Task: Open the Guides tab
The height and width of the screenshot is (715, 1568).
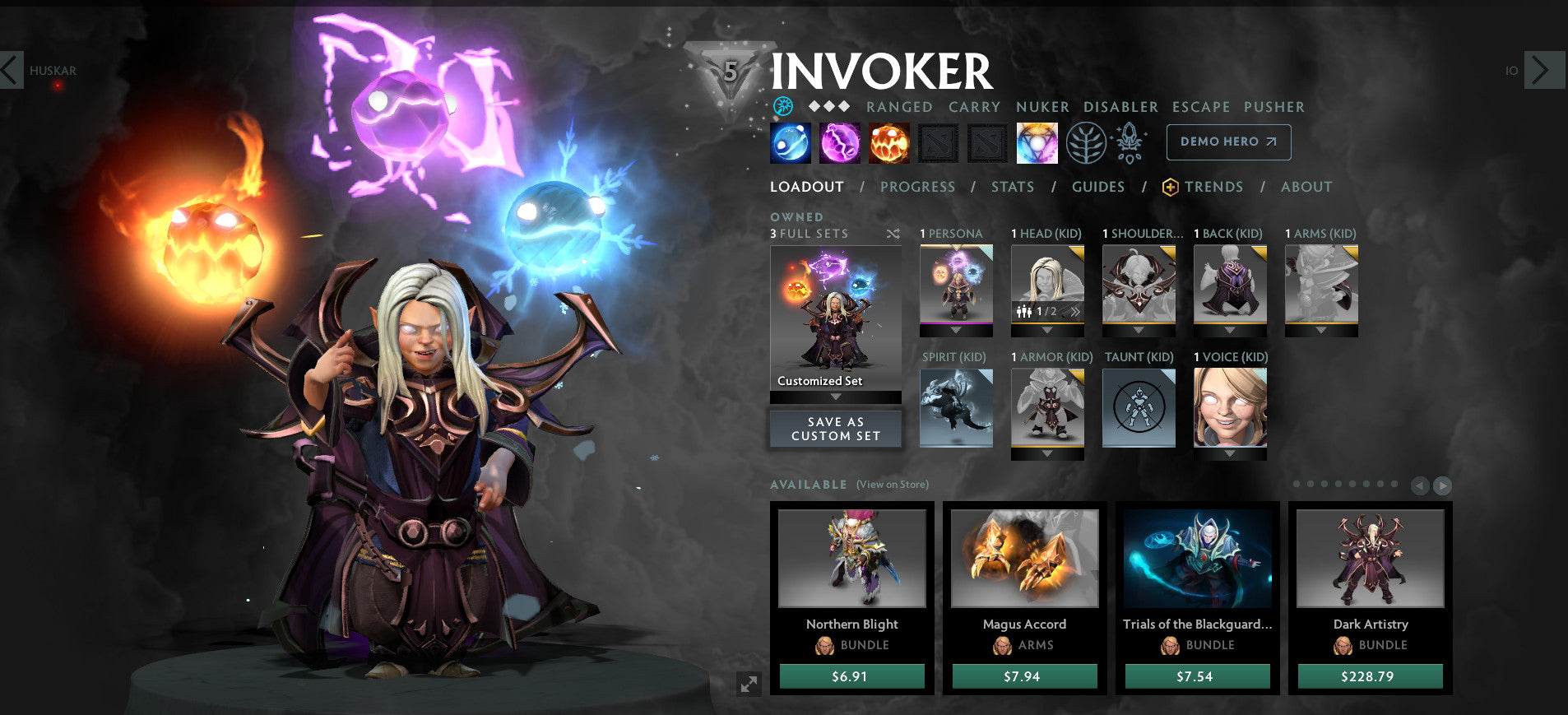Action: pos(1097,187)
